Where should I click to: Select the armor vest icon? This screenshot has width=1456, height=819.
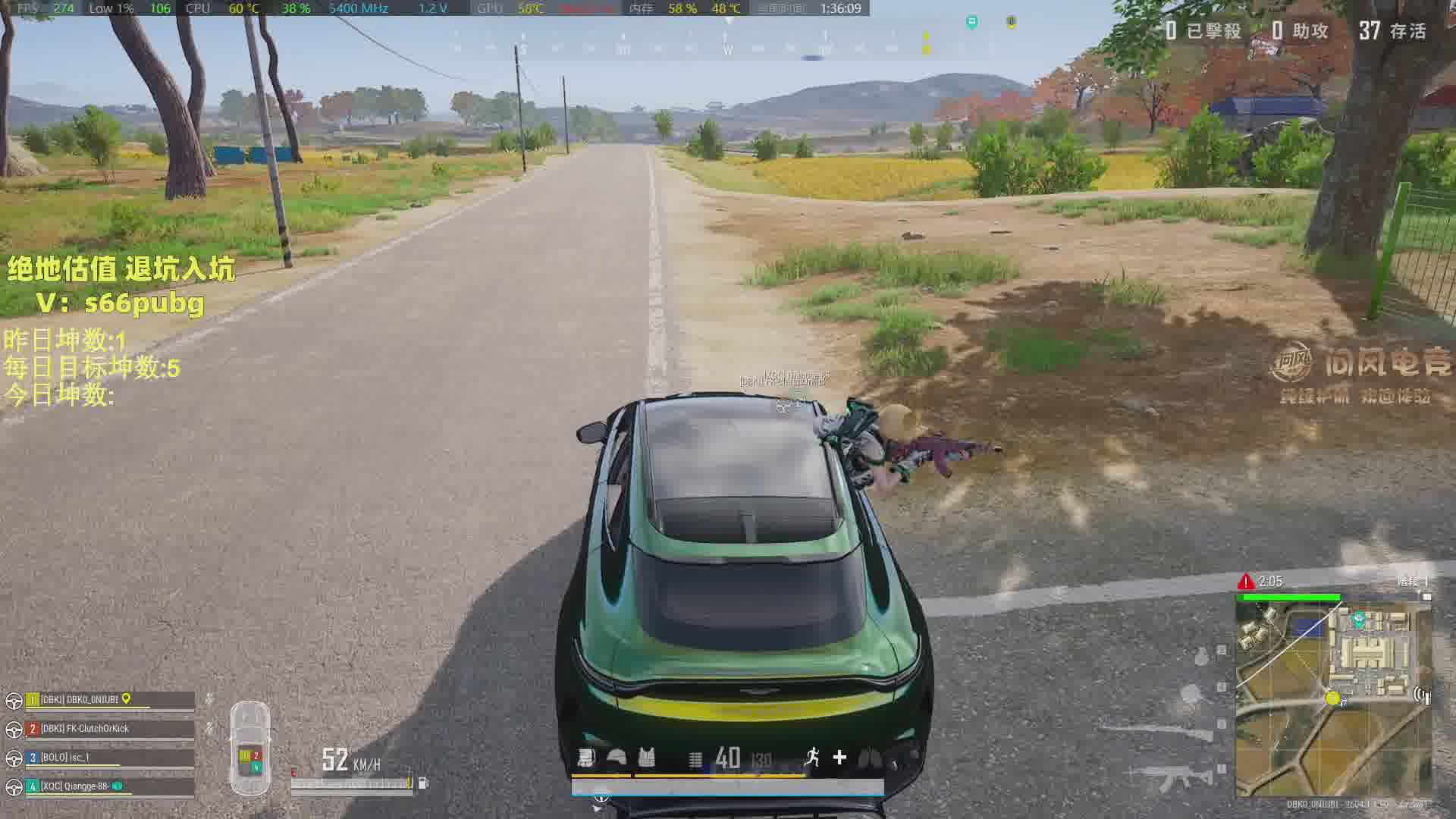pyautogui.click(x=646, y=758)
